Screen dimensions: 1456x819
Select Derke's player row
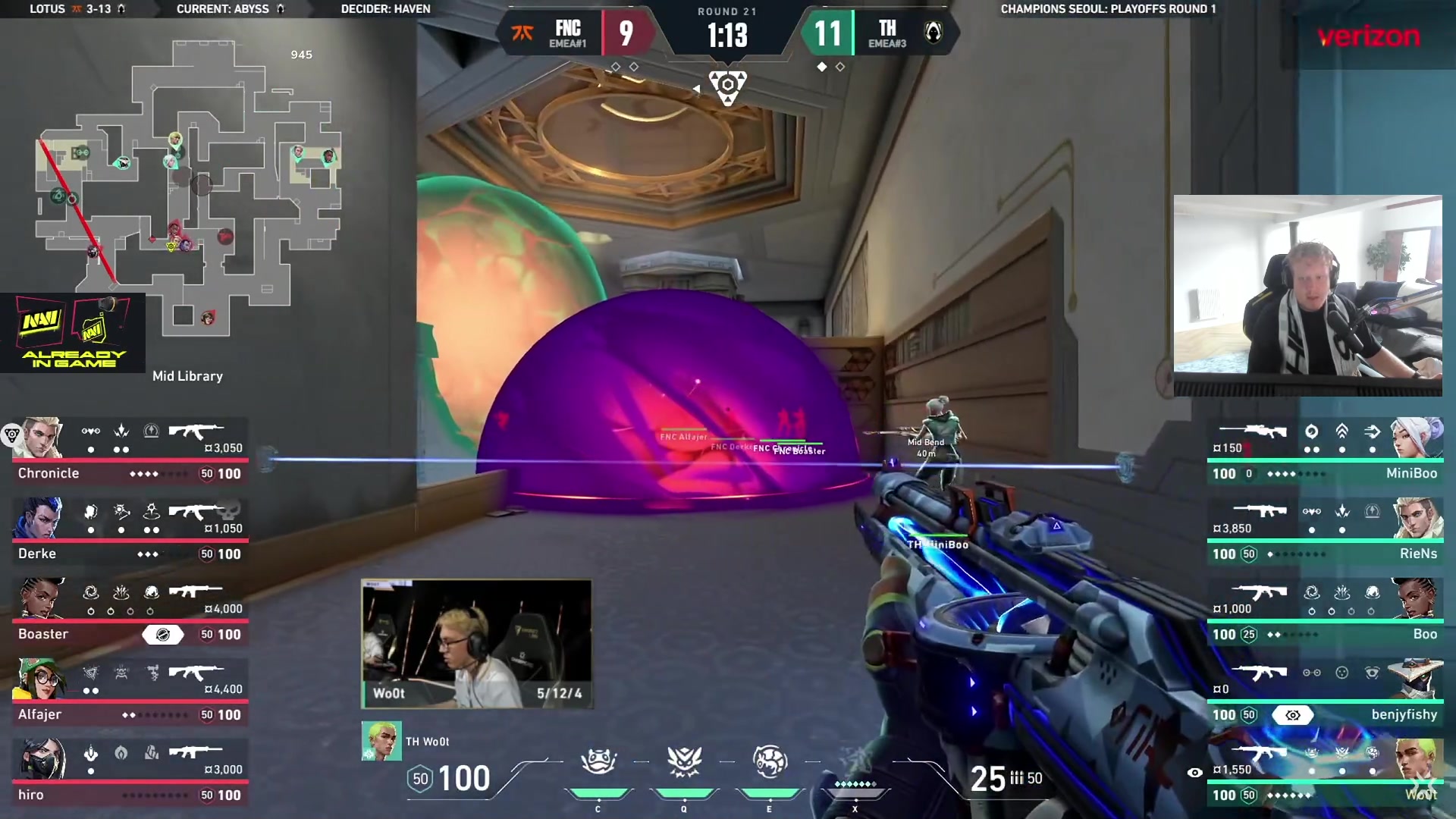click(x=129, y=531)
